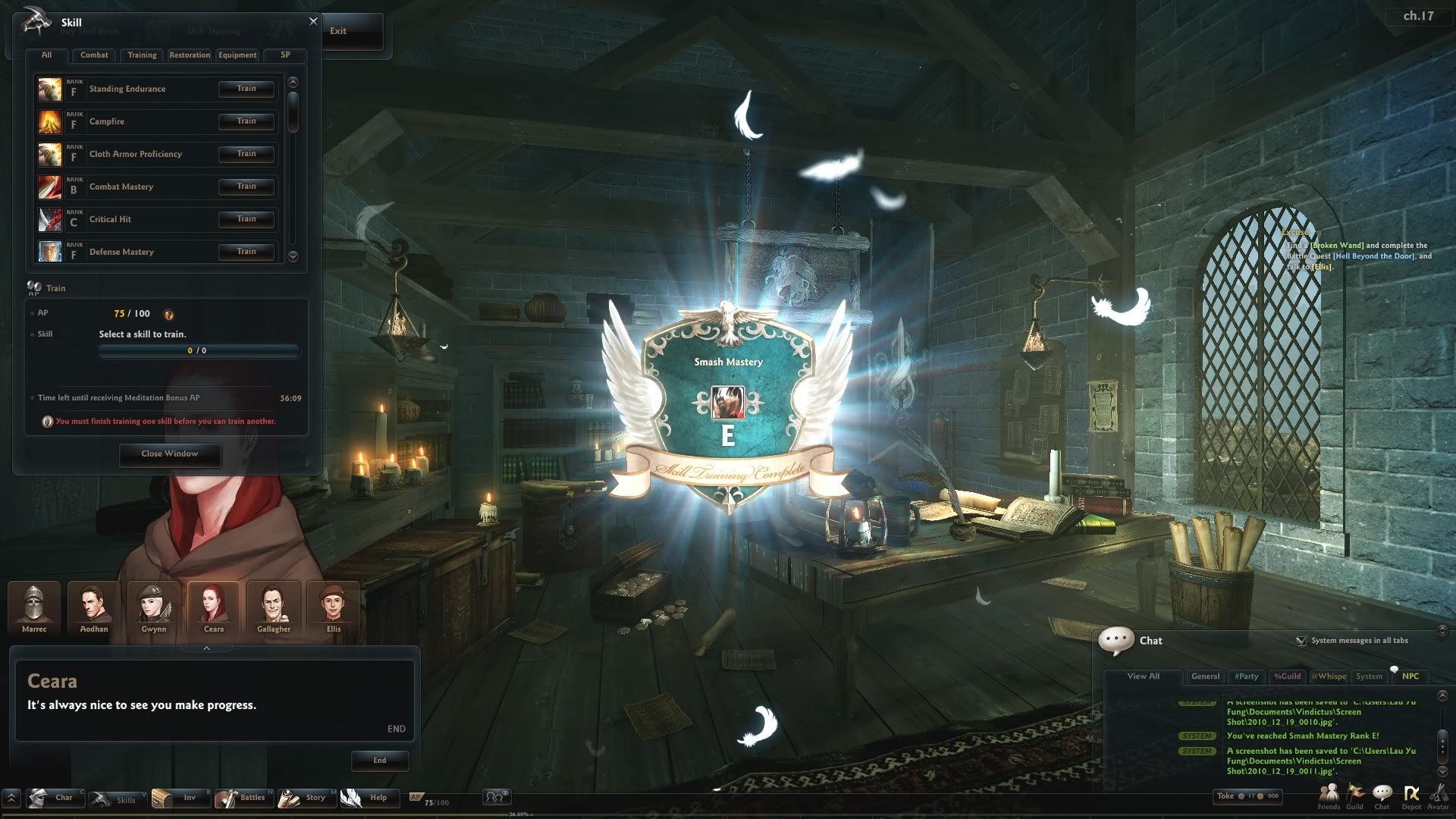Close the Skill window with X
This screenshot has width=1456, height=819.
click(313, 21)
